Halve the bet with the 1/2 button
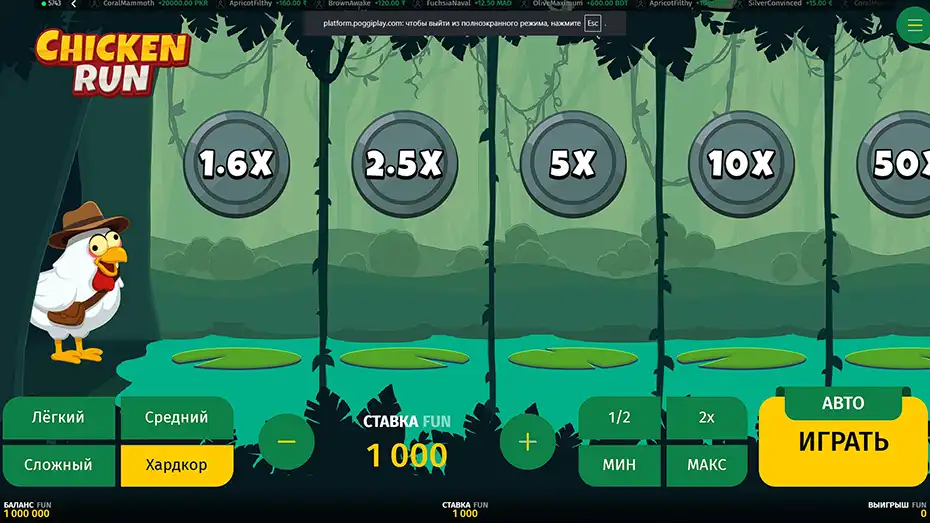The height and width of the screenshot is (523, 930). click(x=619, y=418)
